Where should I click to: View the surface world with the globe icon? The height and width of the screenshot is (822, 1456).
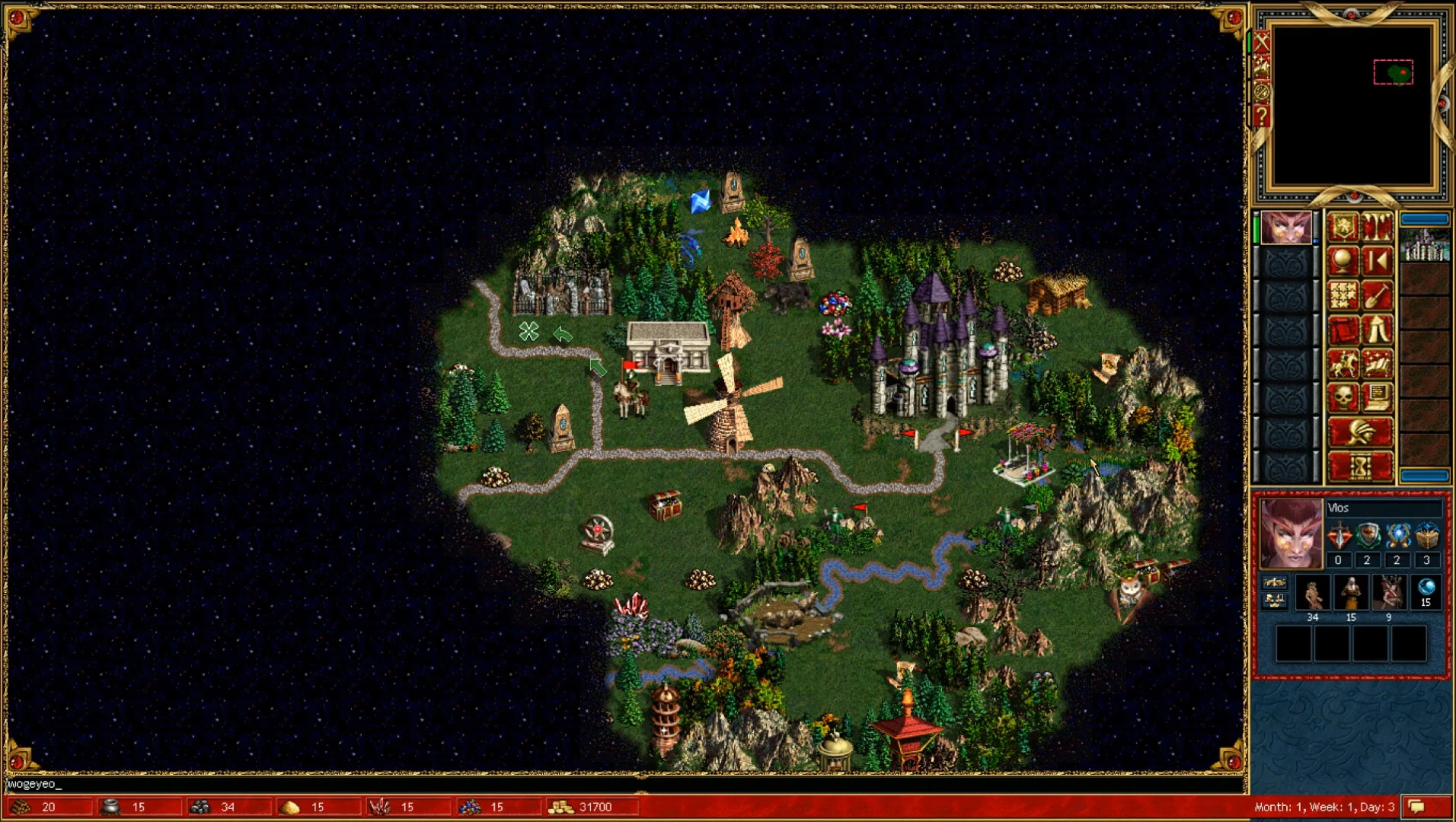point(1342,259)
